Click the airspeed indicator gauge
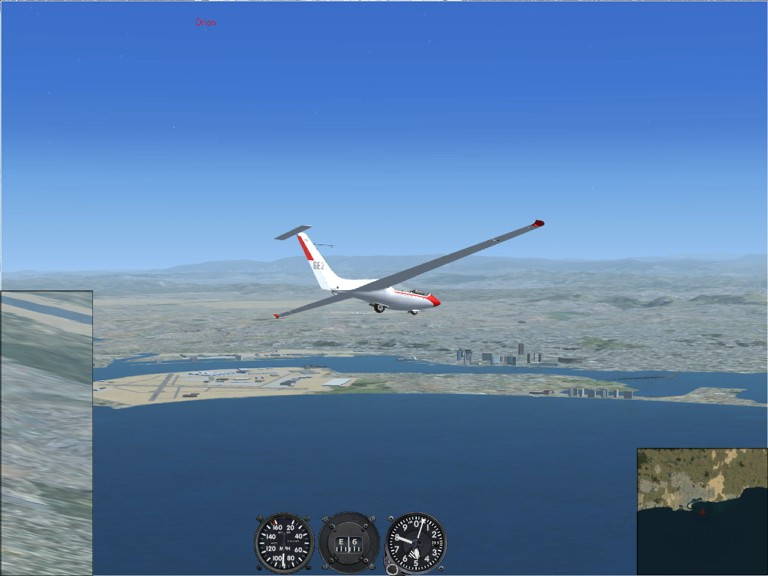This screenshot has height=576, width=768. (x=283, y=543)
